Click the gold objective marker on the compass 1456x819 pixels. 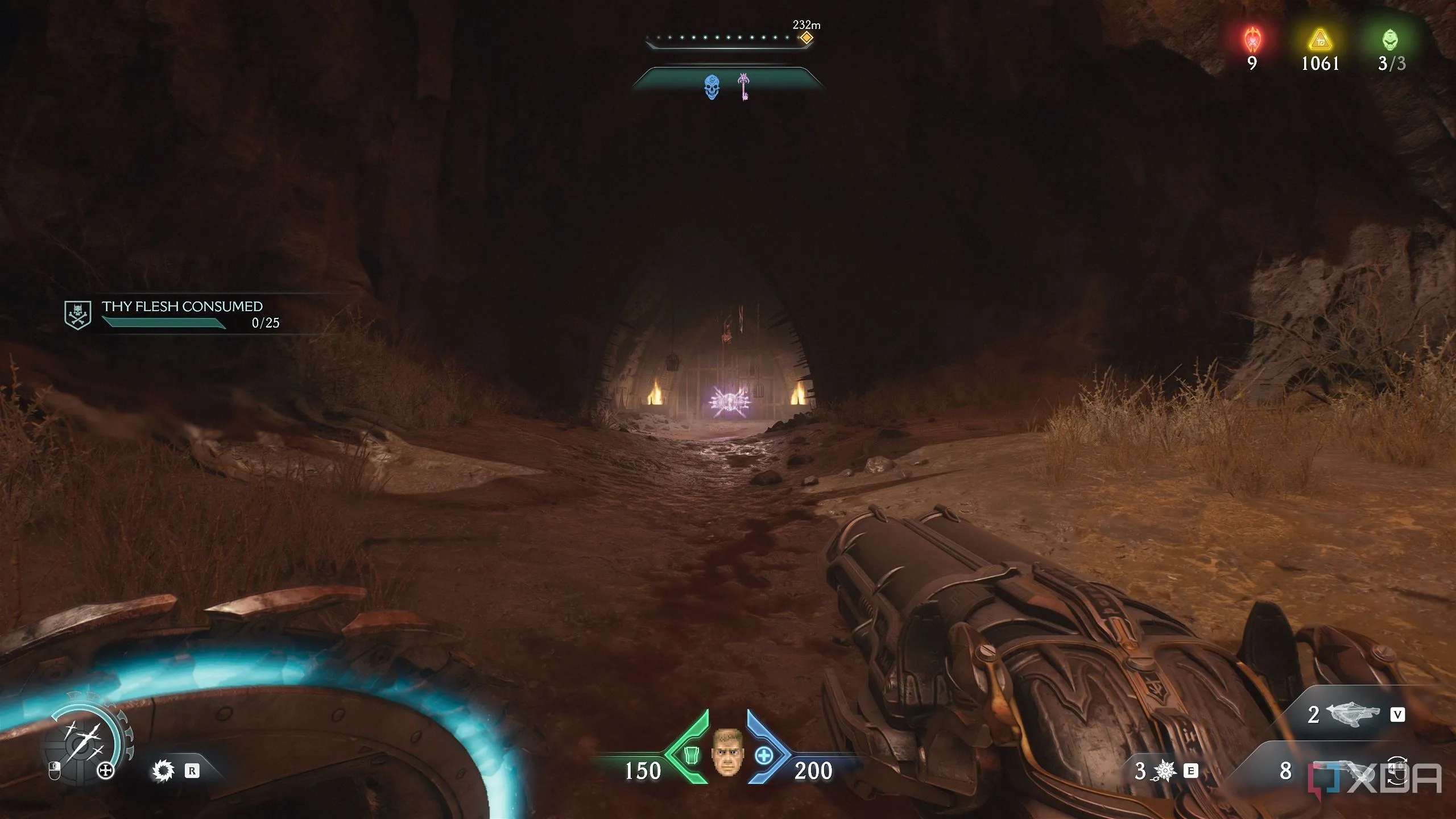806,38
